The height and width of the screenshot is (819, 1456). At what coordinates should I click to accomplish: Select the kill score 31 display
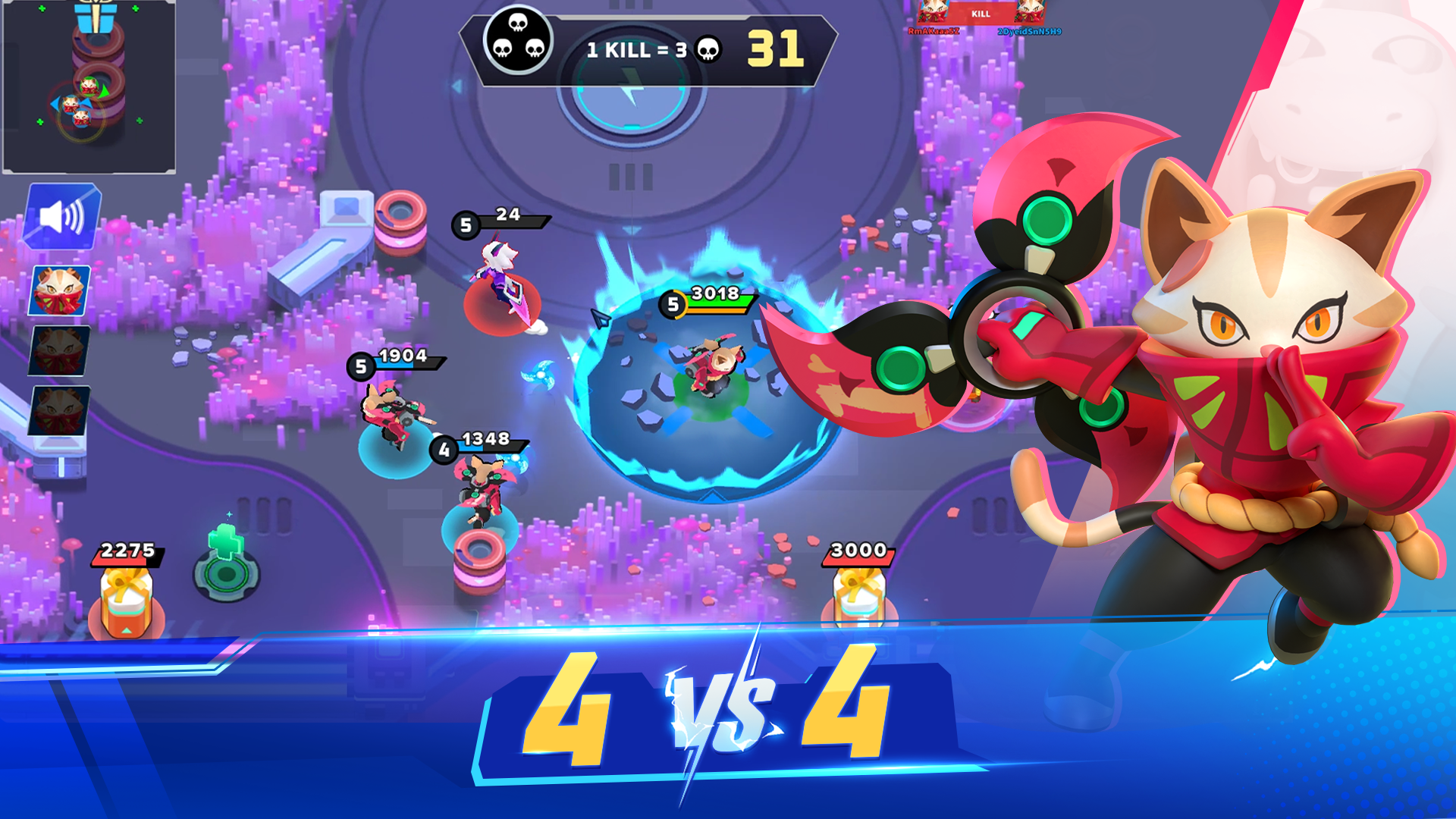tap(774, 49)
